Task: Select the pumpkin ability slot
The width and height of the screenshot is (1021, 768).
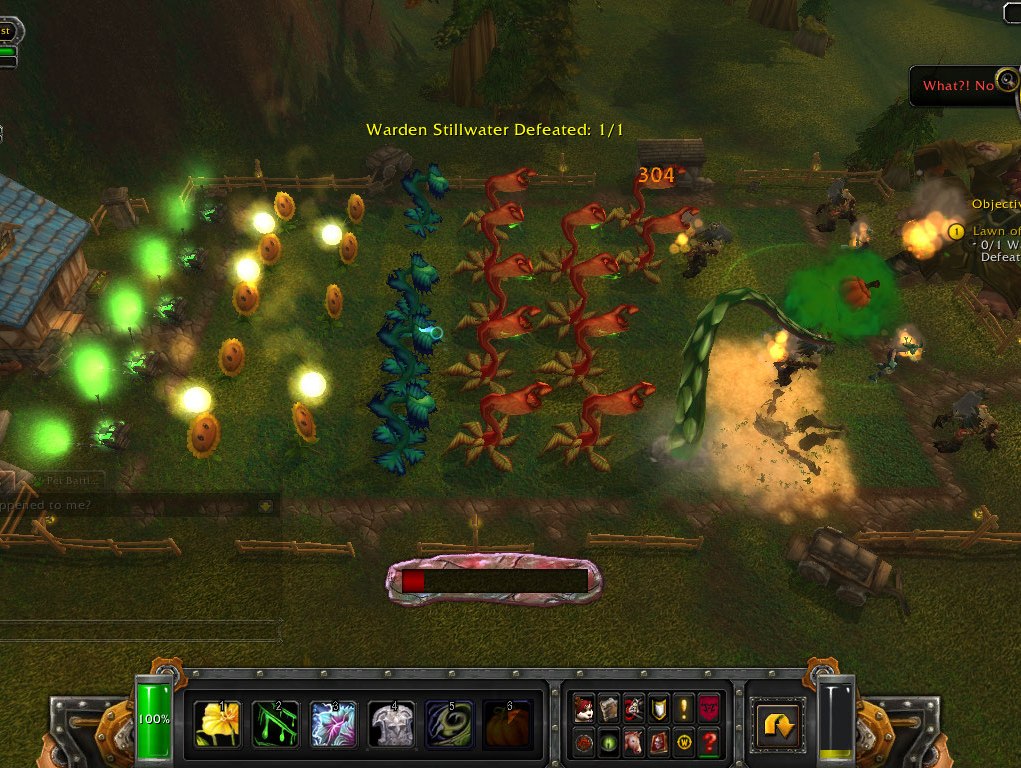Action: click(508, 723)
